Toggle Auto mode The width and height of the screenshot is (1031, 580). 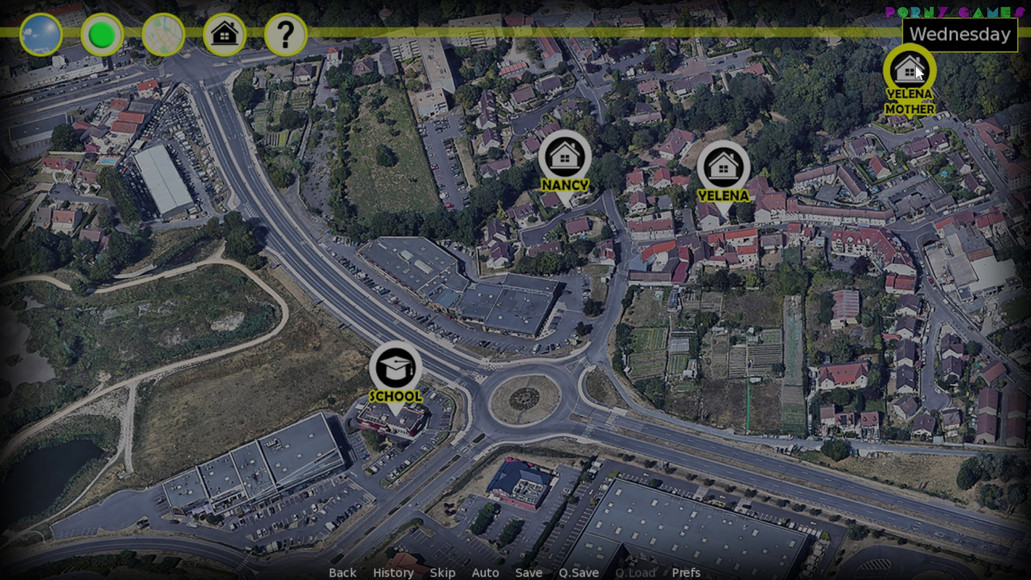pos(485,573)
